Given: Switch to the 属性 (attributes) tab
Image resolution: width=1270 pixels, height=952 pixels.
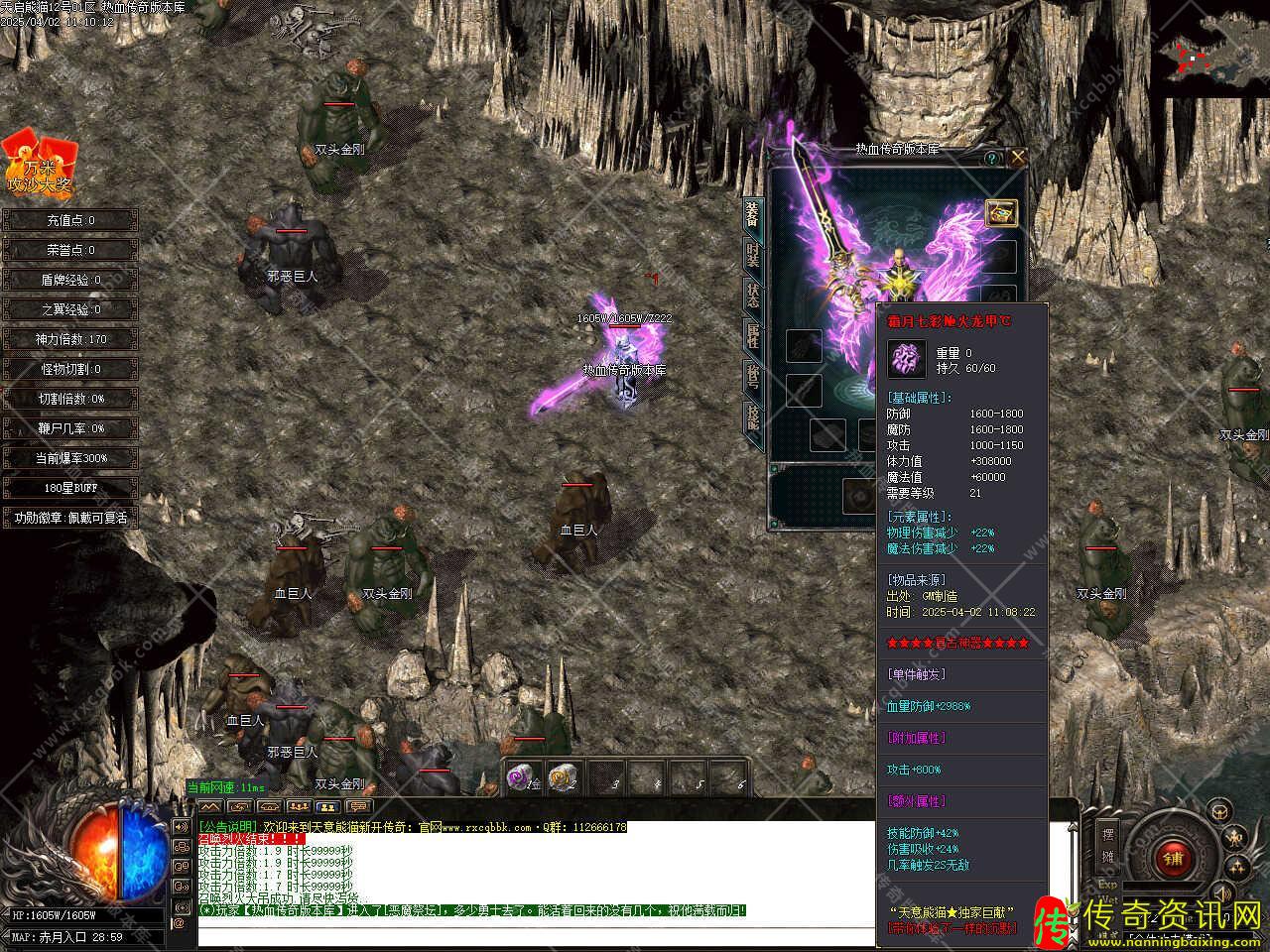Looking at the screenshot, I should click(x=753, y=336).
